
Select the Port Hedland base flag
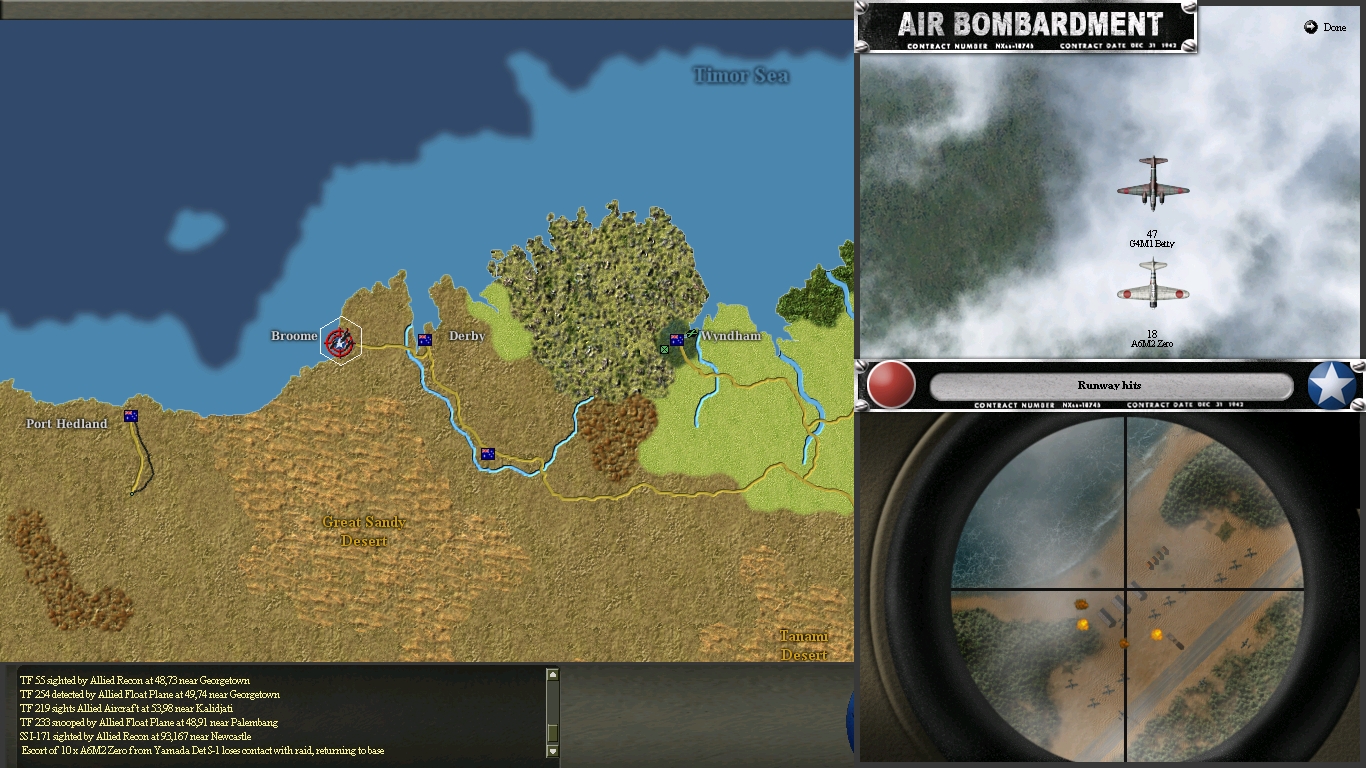pyautogui.click(x=130, y=416)
